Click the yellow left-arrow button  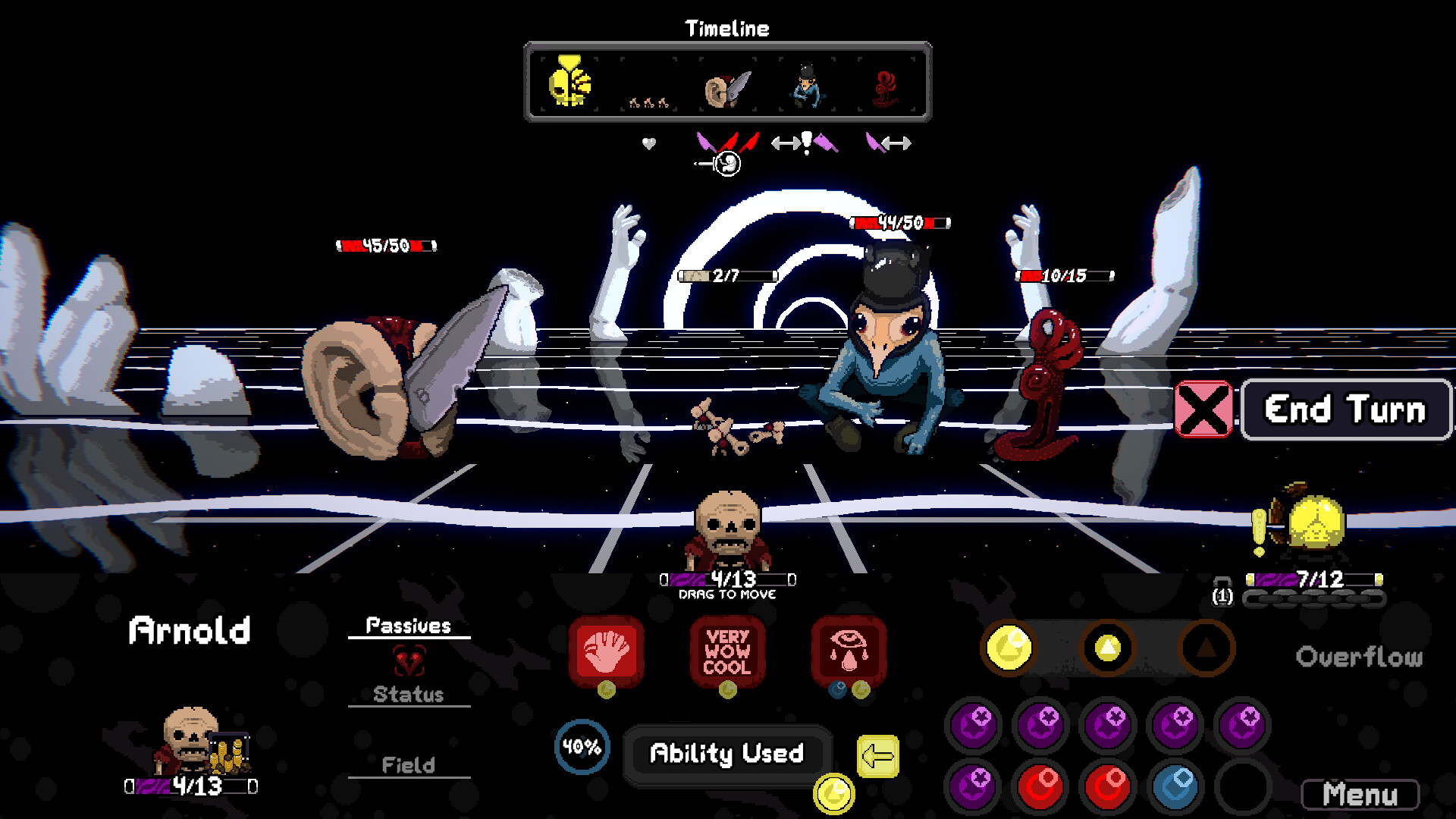(x=877, y=756)
